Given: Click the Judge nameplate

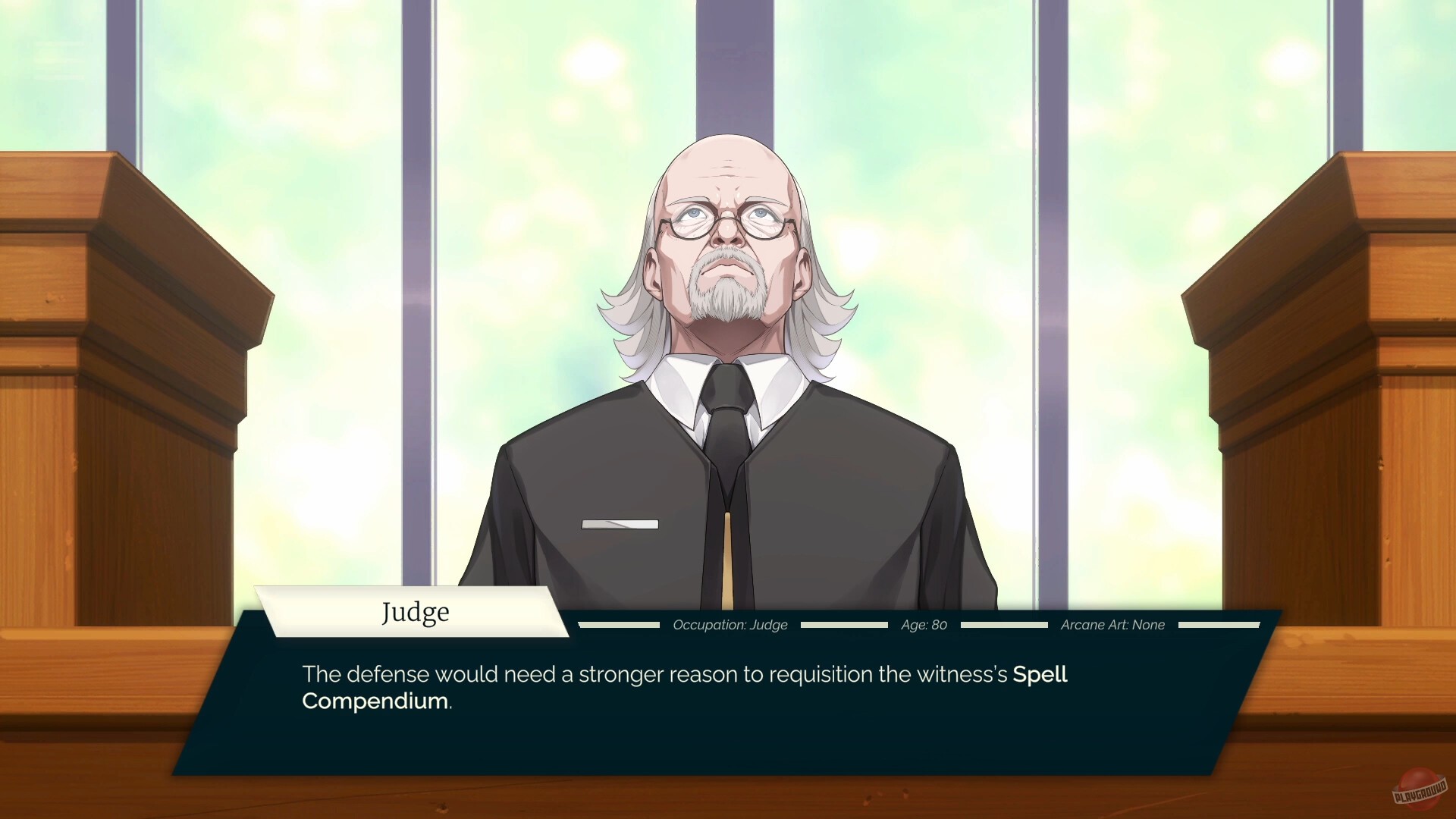Looking at the screenshot, I should coord(414,611).
